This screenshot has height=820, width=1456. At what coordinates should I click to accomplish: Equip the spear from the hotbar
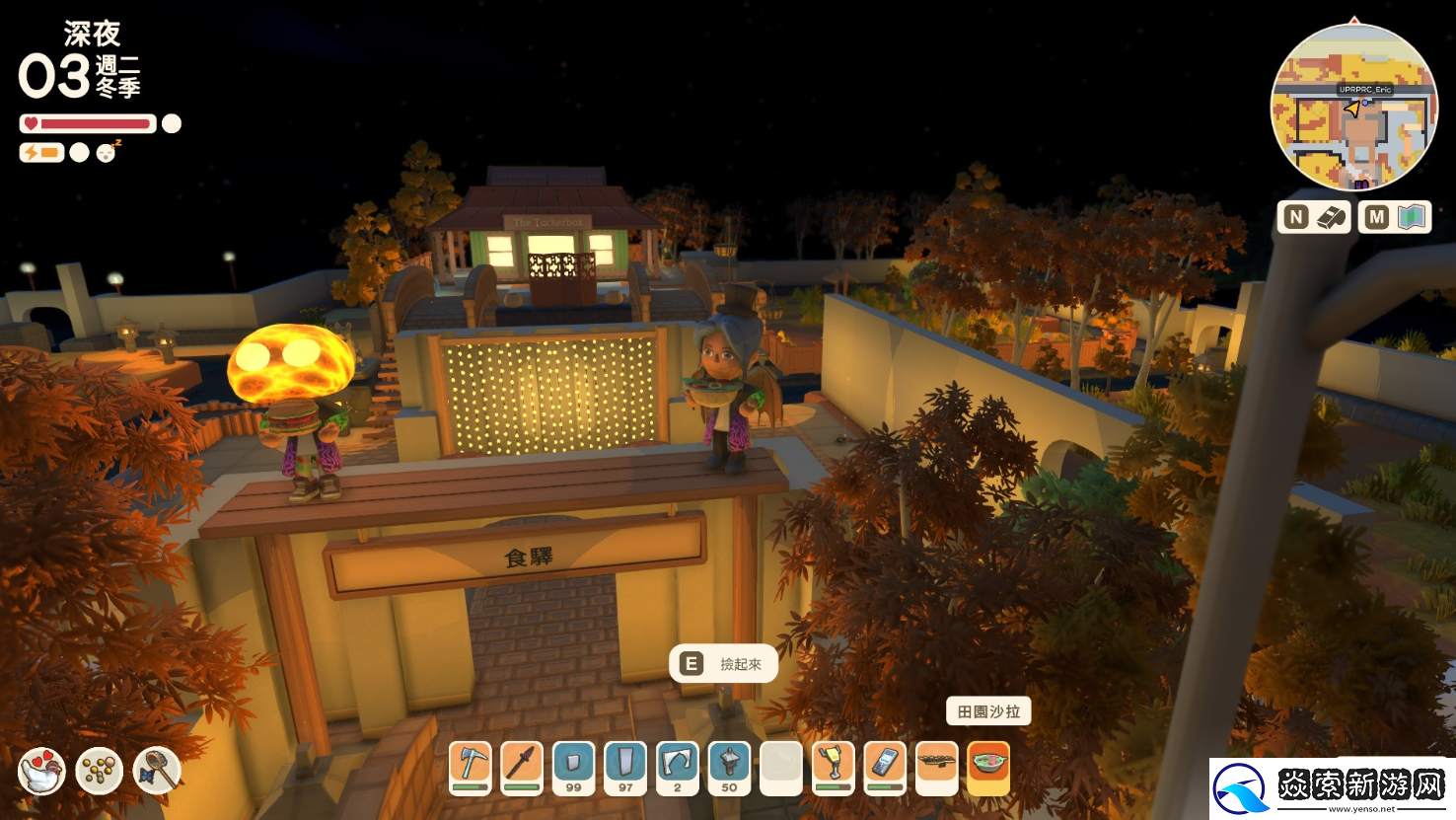522,767
